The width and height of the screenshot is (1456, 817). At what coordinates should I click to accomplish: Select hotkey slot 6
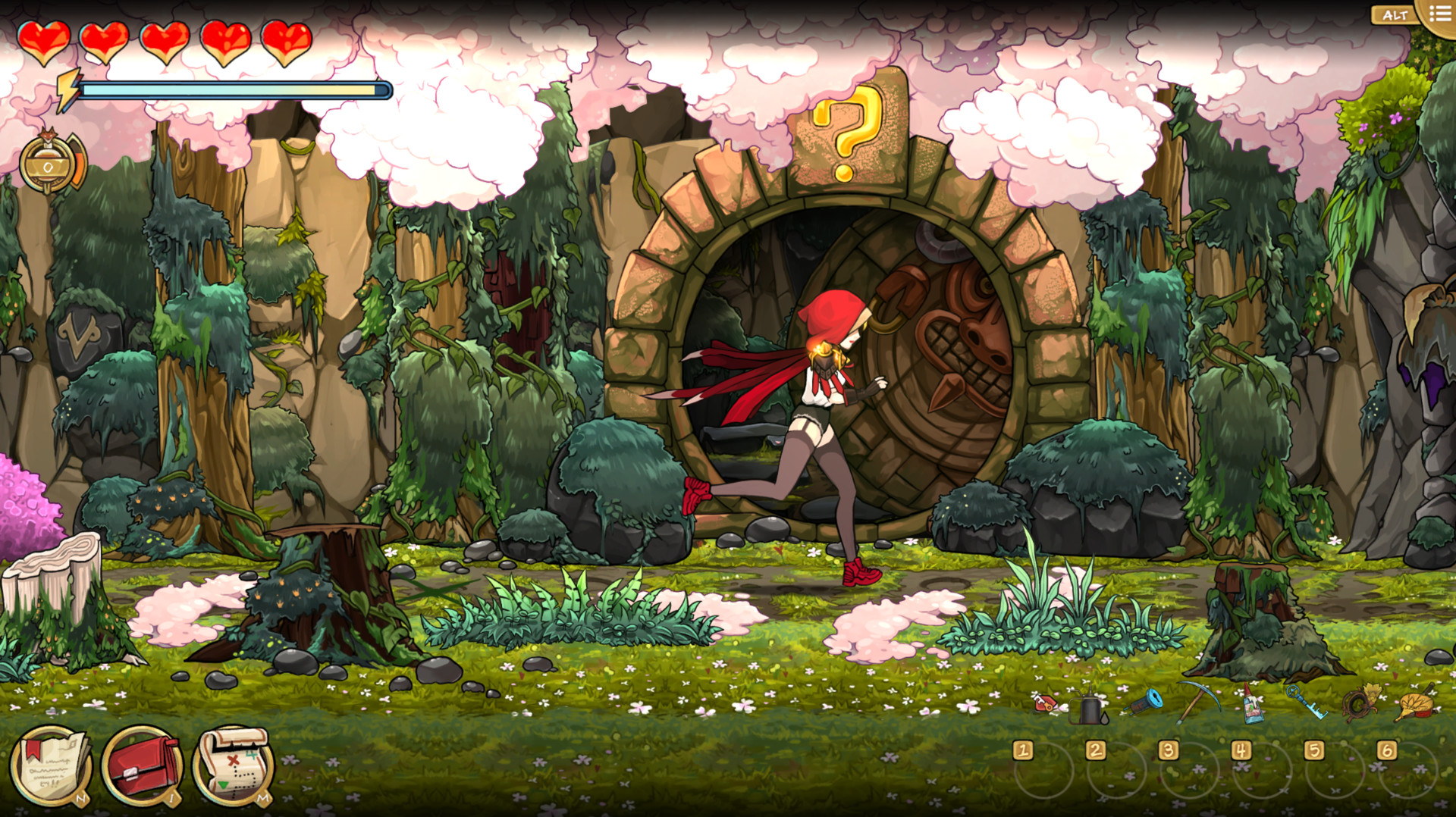click(1387, 751)
